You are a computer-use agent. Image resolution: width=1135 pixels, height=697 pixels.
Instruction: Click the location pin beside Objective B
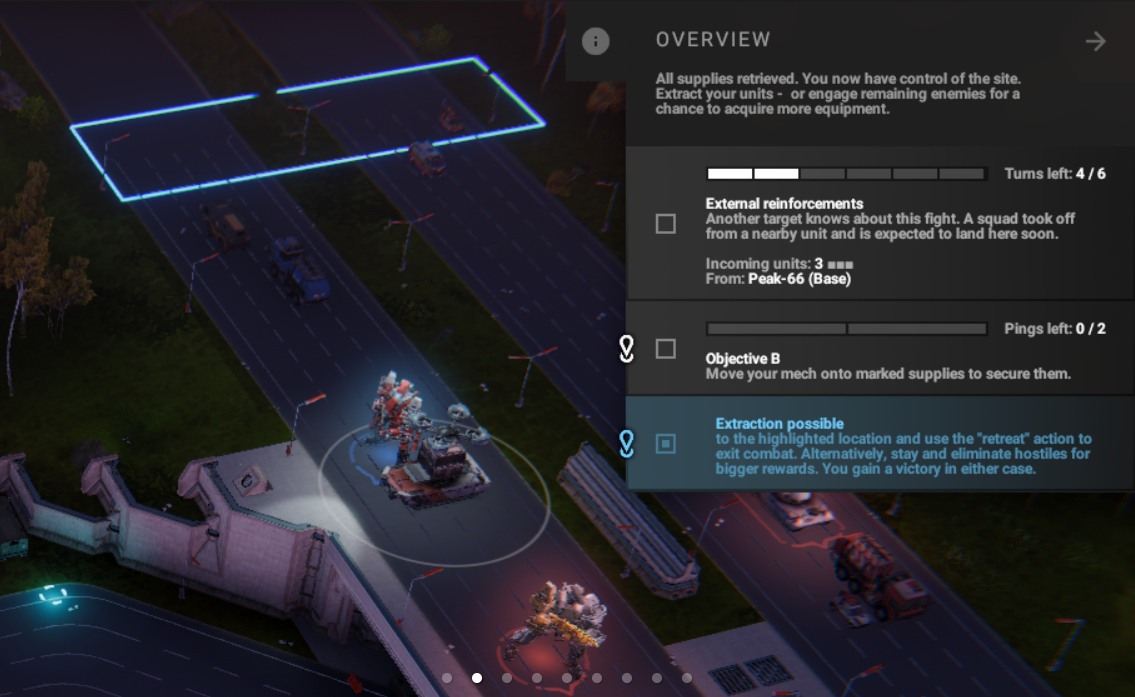click(627, 349)
